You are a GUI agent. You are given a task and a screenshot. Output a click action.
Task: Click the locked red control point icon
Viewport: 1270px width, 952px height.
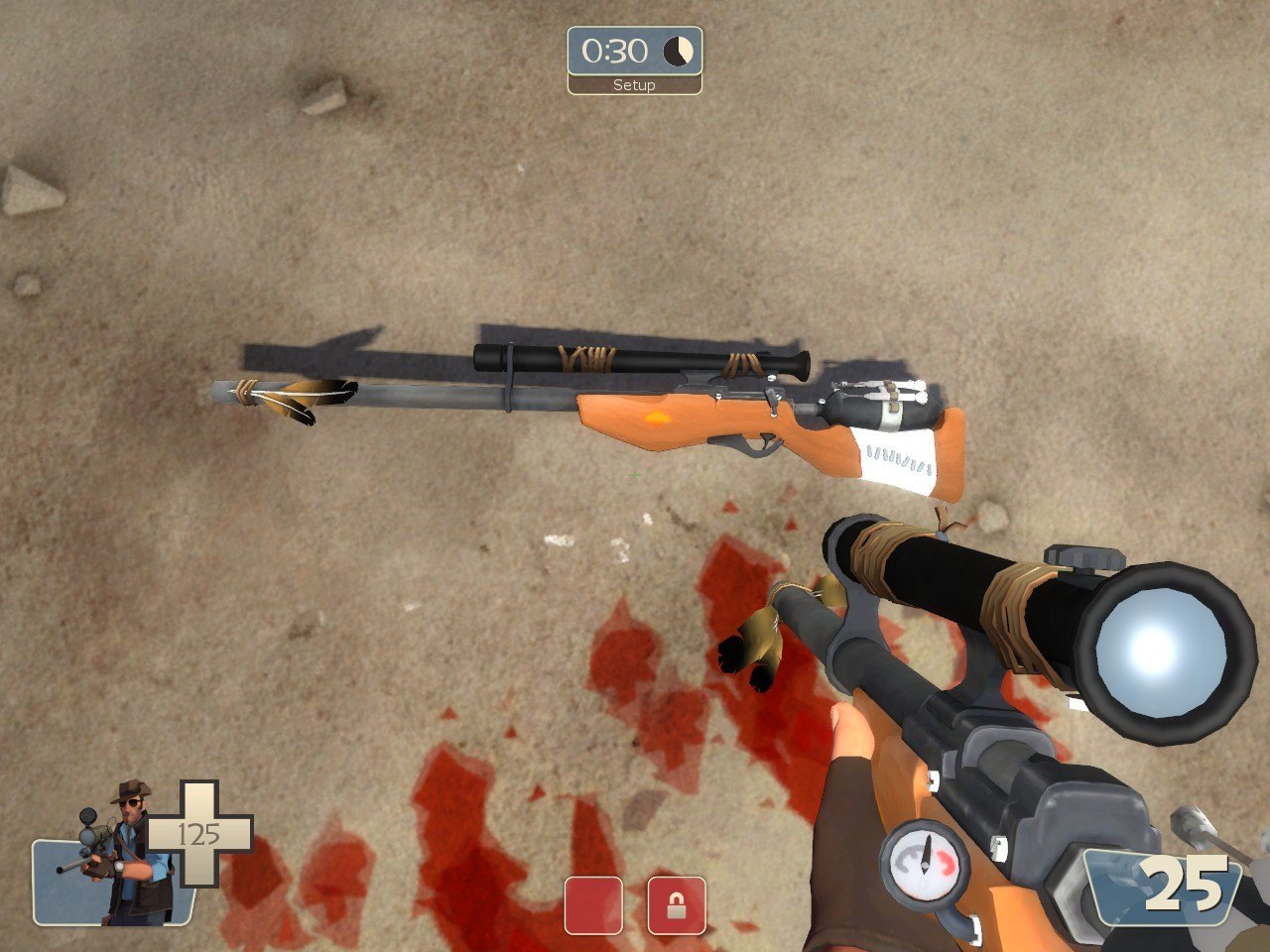[677, 904]
